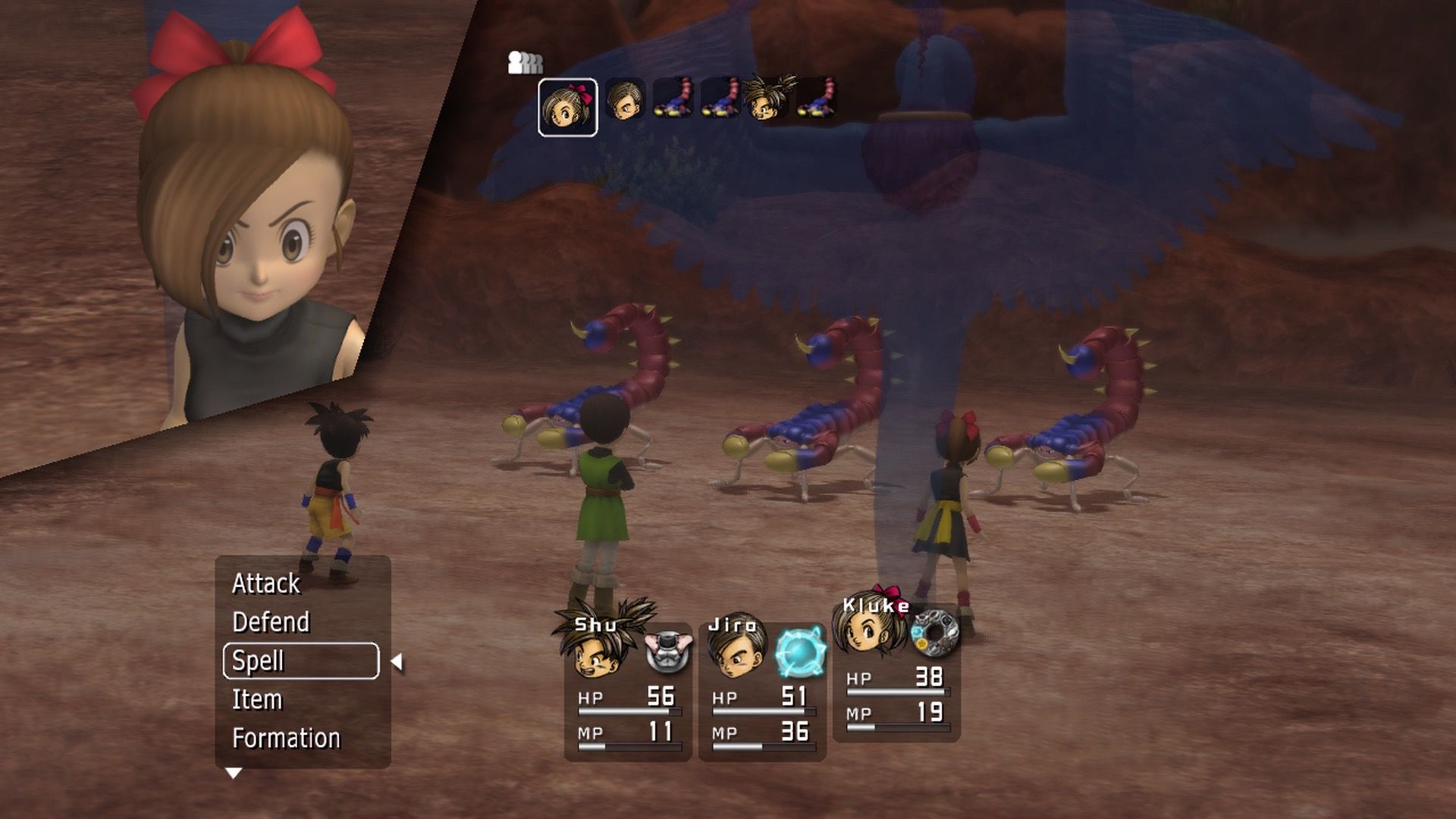Open the Item command
The height and width of the screenshot is (819, 1456).
[x=257, y=699]
